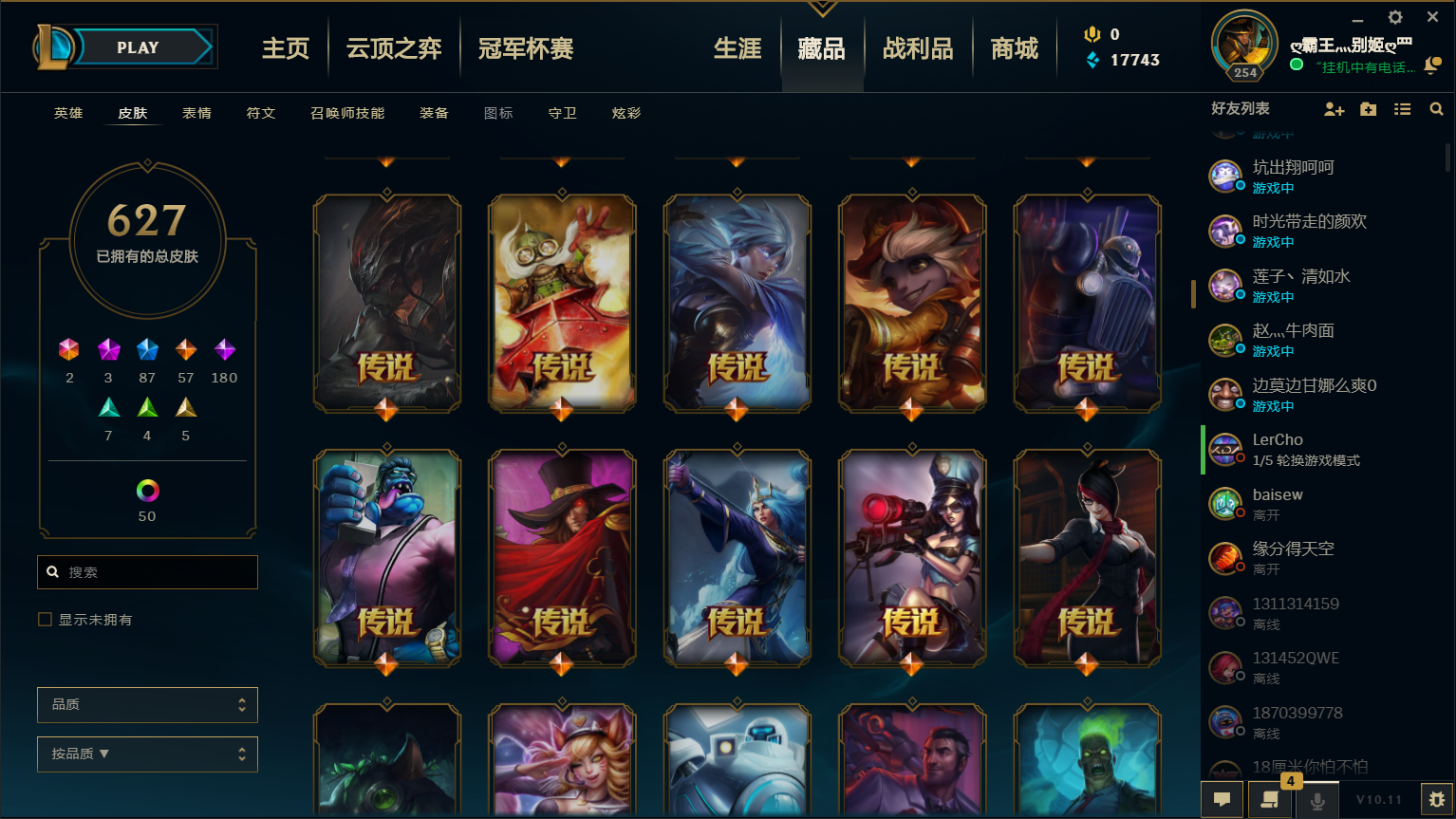Toggle compact friend list view
Screen dimensions: 1456x819
(x=1402, y=109)
